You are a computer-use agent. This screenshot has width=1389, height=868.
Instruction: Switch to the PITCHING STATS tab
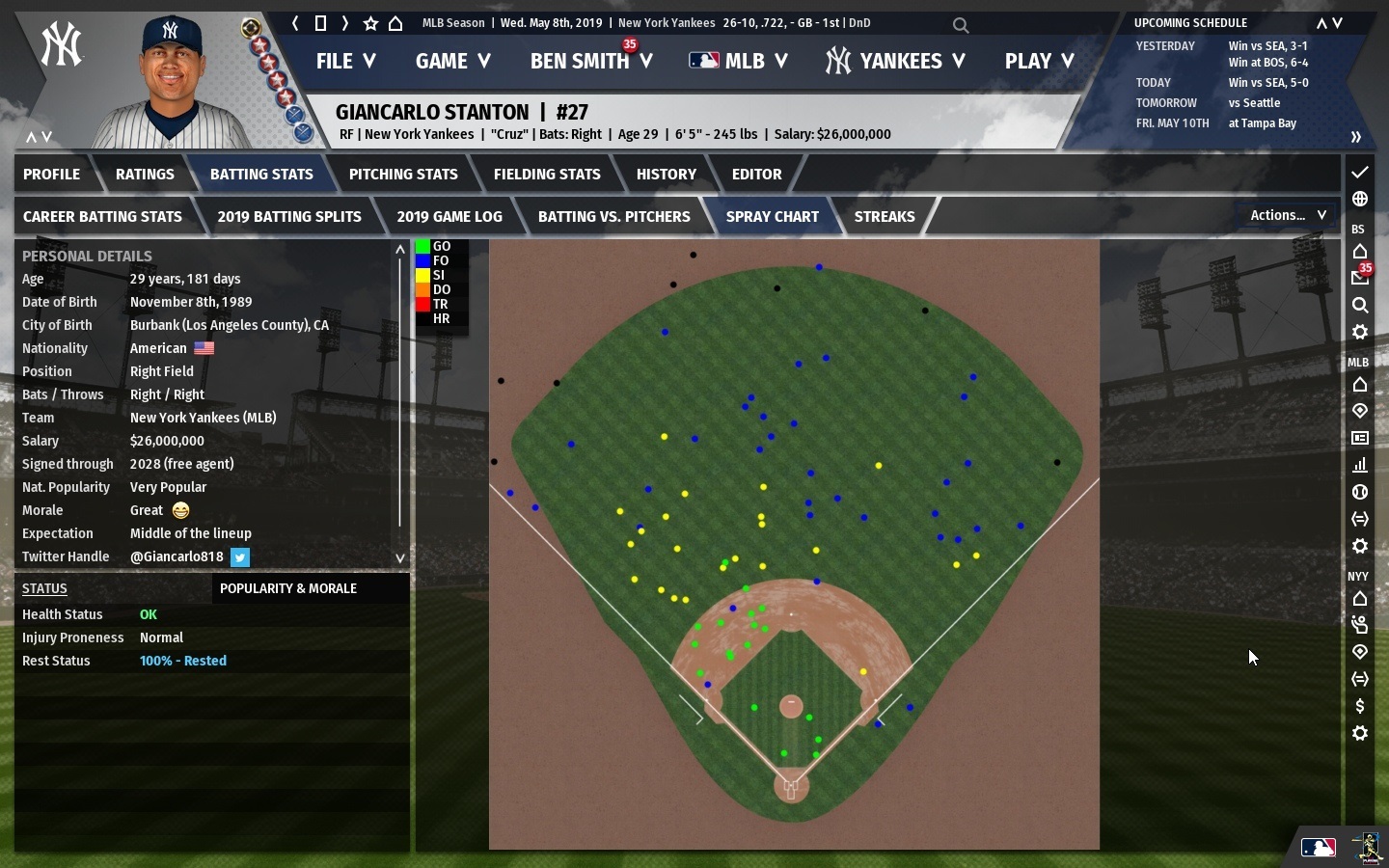point(403,174)
